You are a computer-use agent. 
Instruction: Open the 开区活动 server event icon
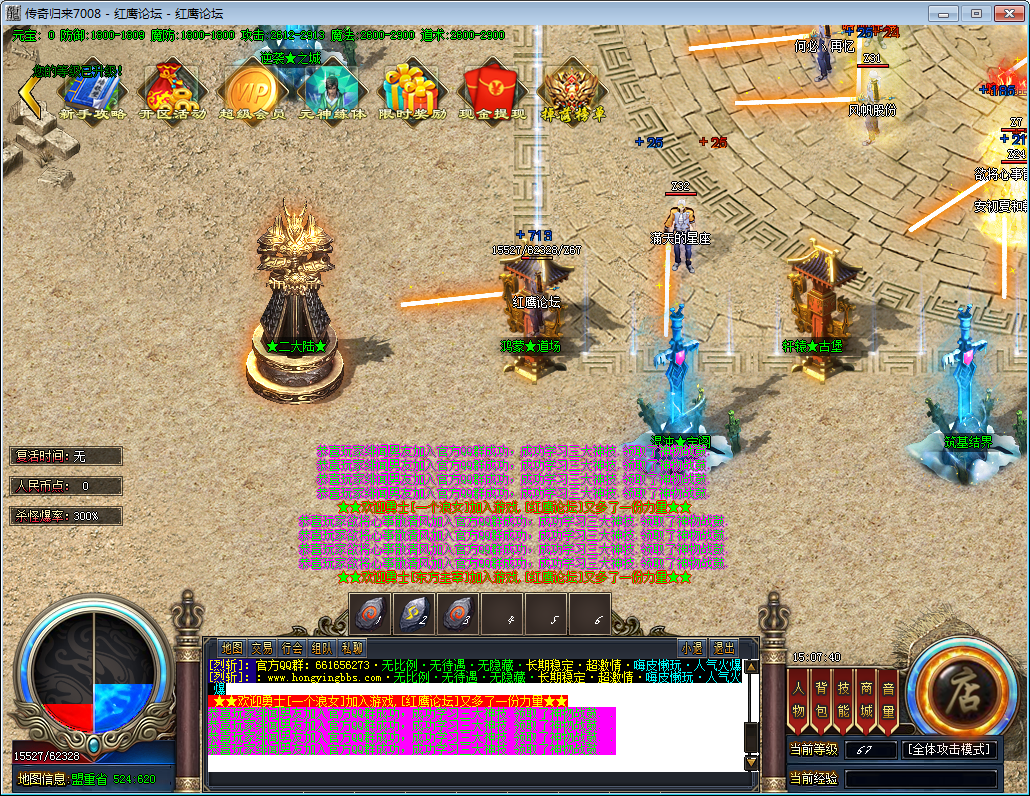click(172, 92)
